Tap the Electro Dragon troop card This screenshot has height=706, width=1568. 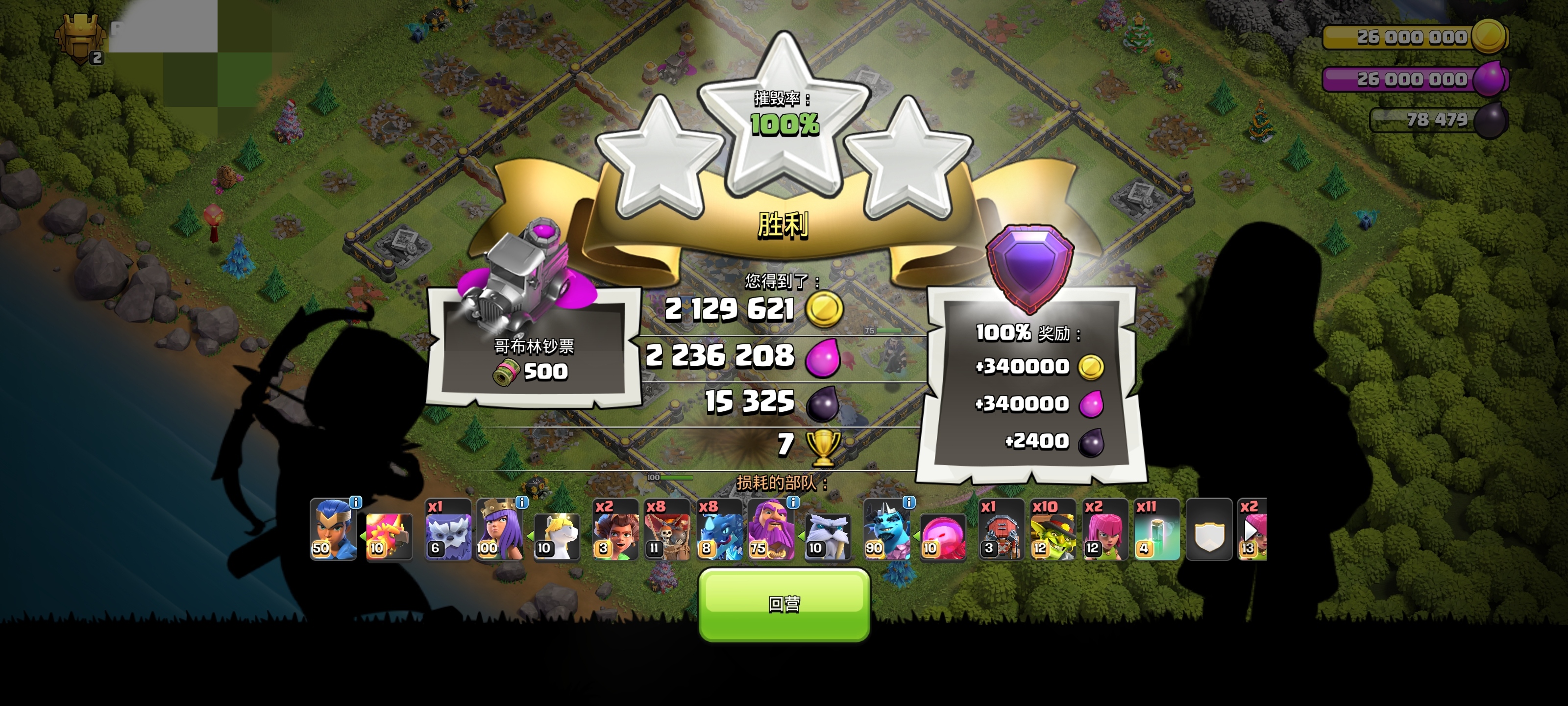click(x=719, y=530)
